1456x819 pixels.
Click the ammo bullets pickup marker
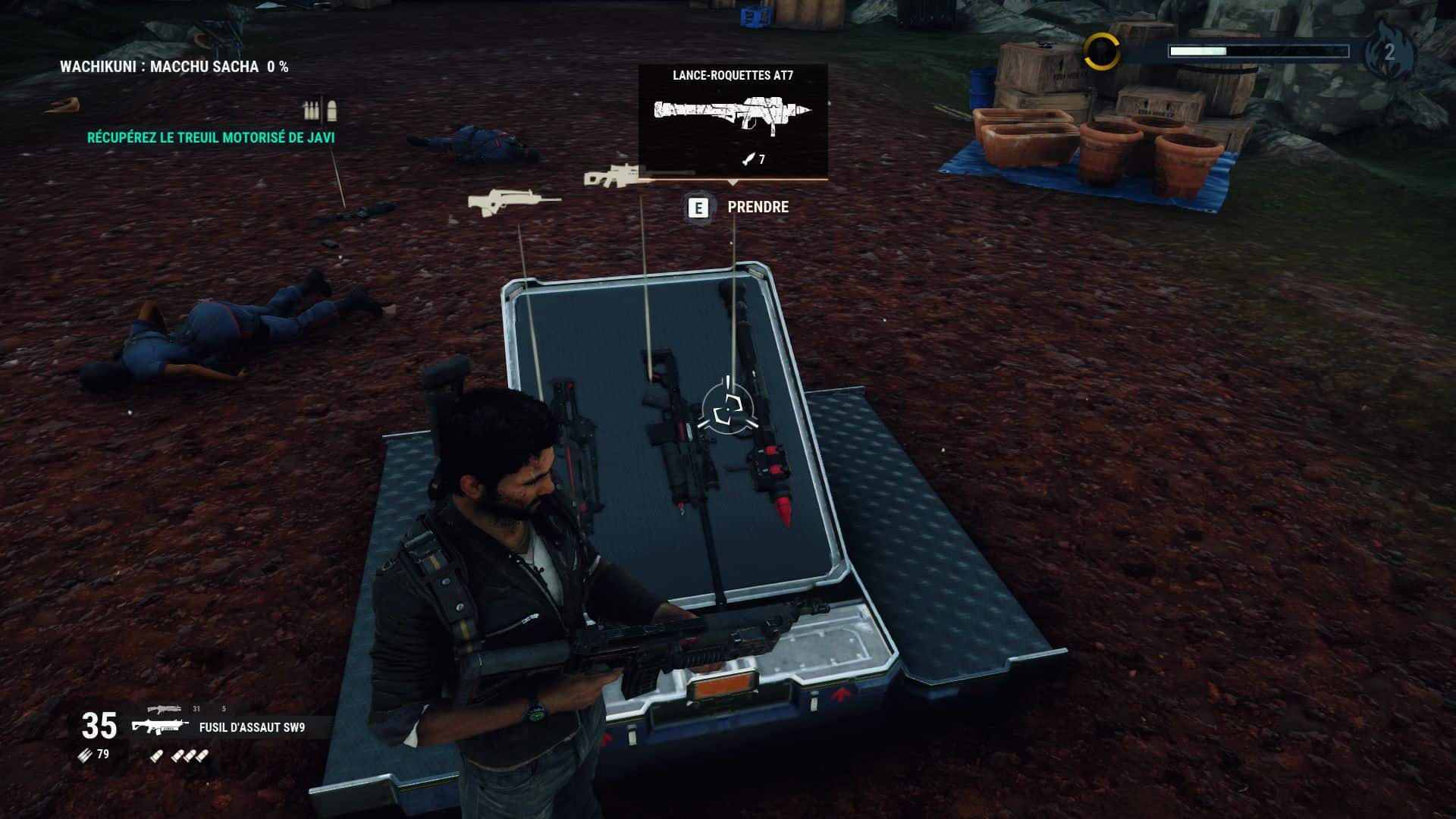click(x=319, y=111)
